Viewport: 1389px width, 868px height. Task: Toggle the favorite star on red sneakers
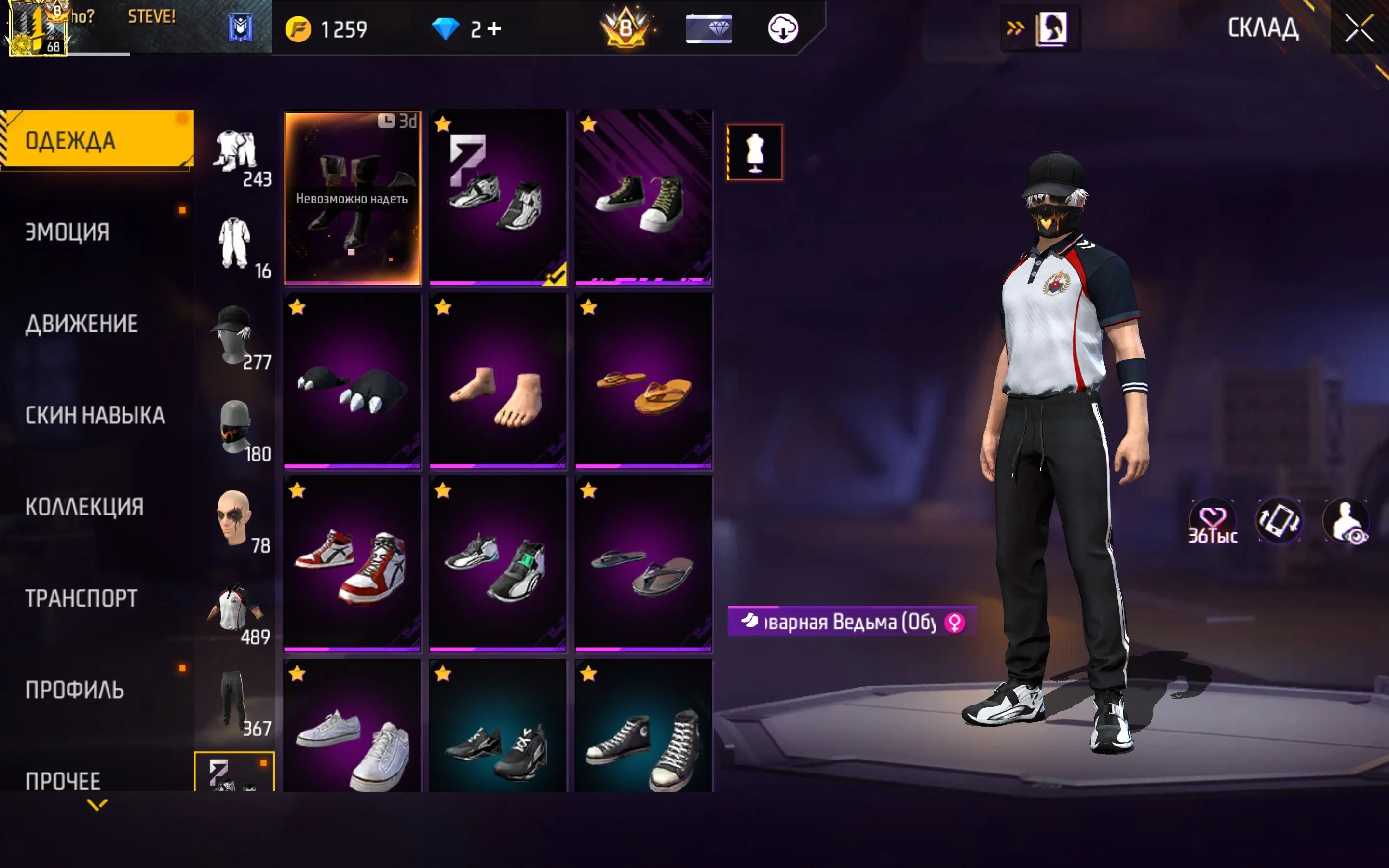point(297,491)
